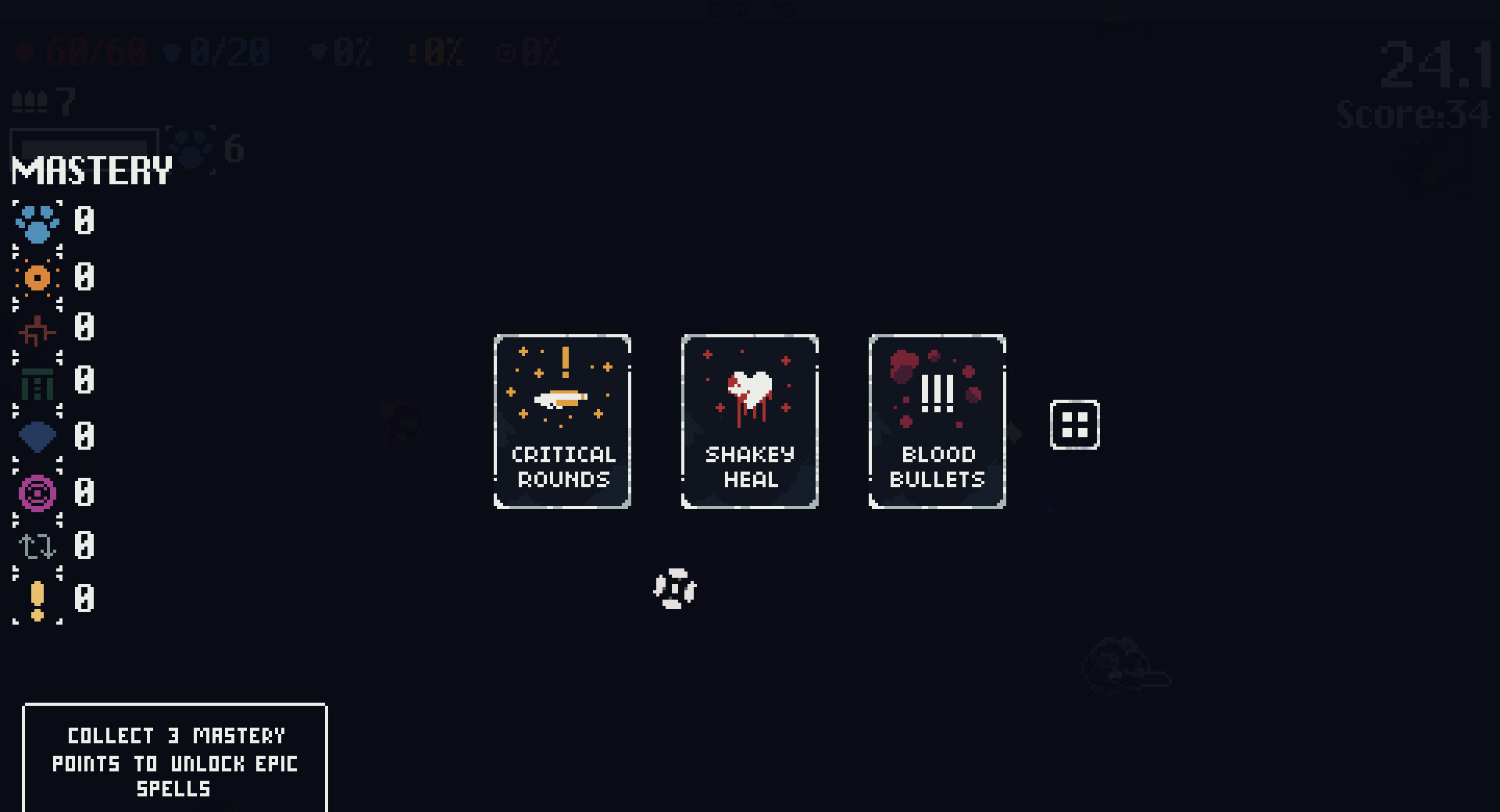The height and width of the screenshot is (812, 1500).
Task: Choose the Critical Rounds upgrade card
Action: click(561, 422)
